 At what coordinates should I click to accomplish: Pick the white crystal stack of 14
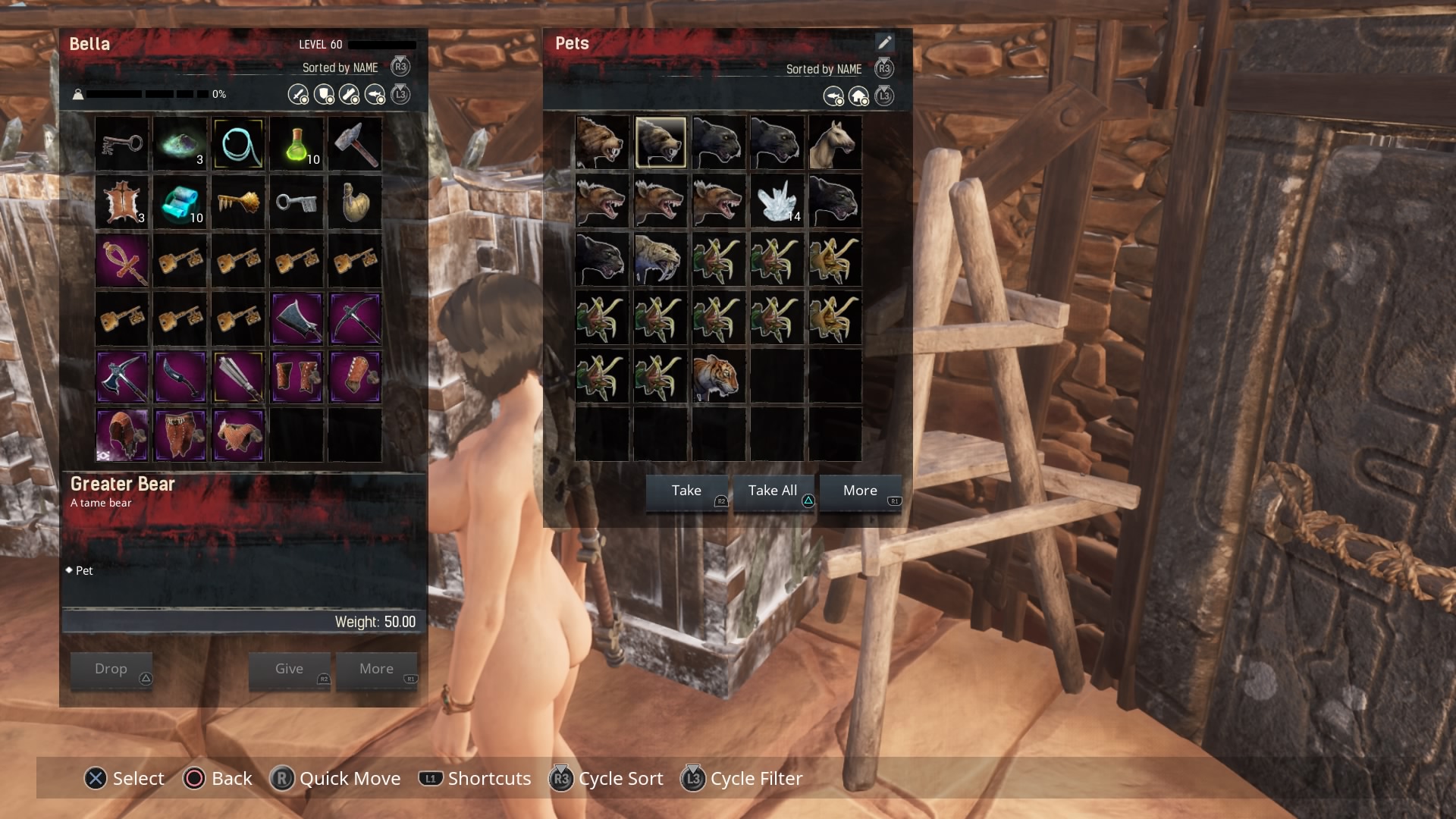coord(777,202)
